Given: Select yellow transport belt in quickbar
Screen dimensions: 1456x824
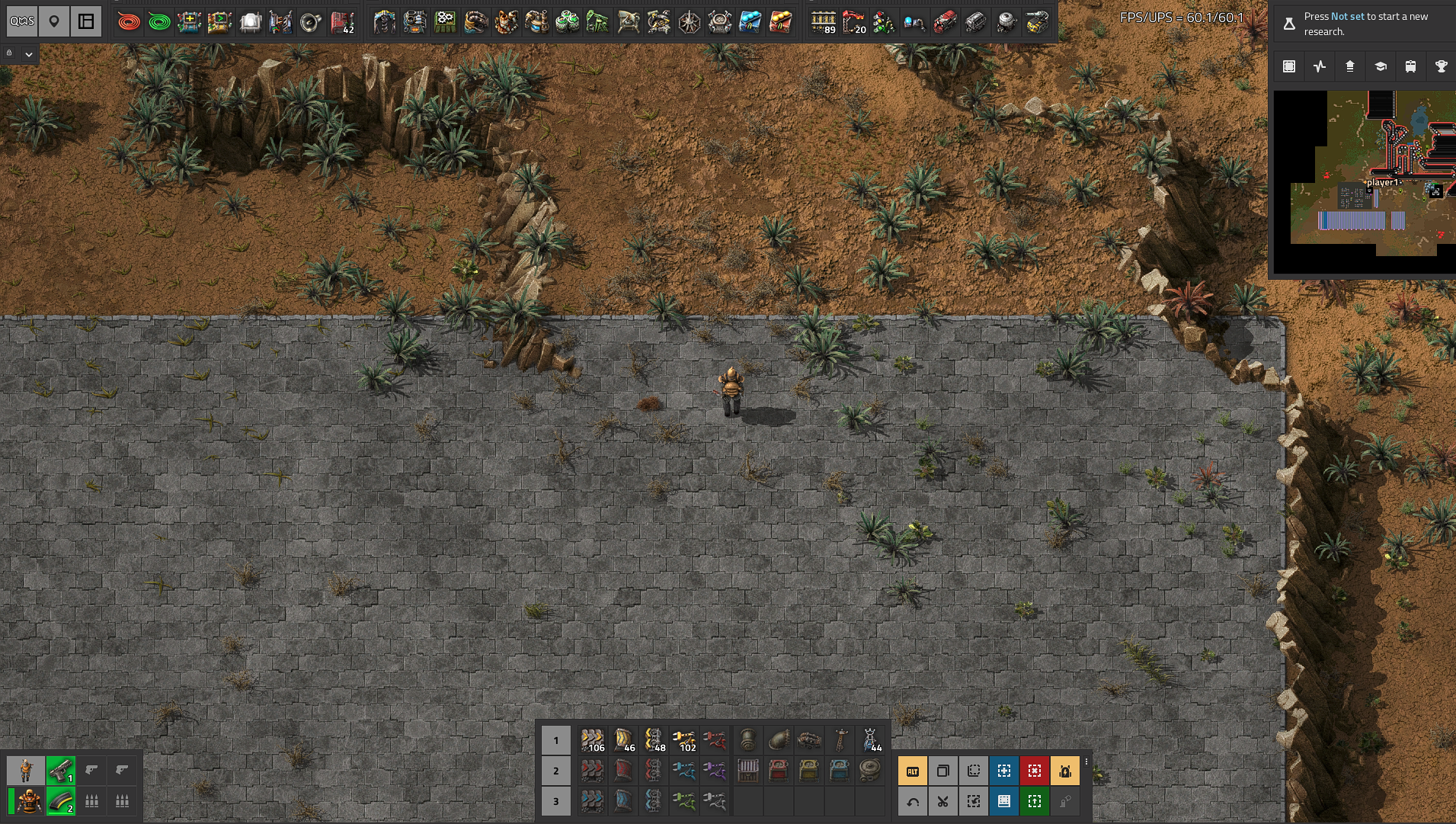Looking at the screenshot, I should (592, 740).
